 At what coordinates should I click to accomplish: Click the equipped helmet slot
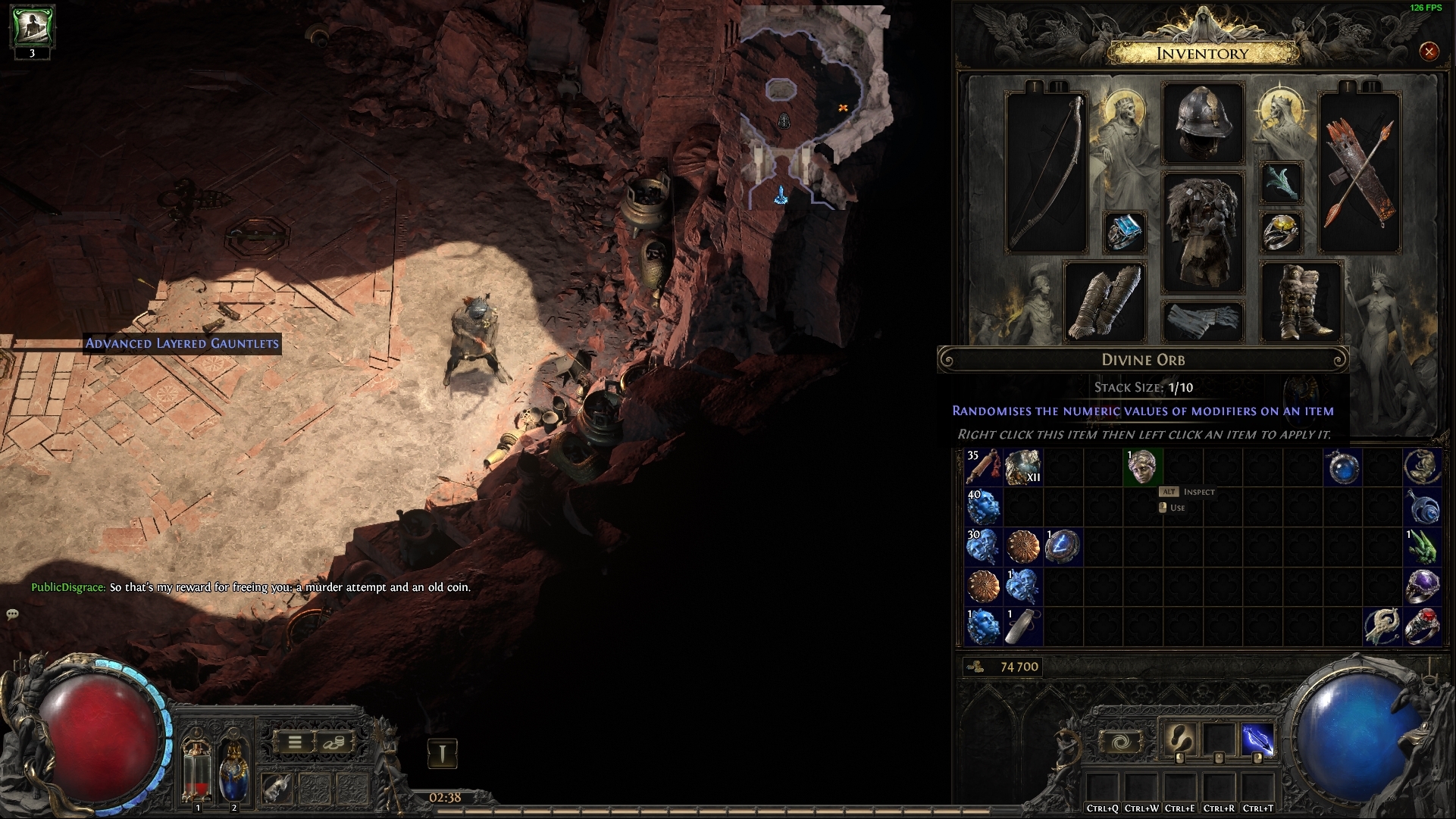[1203, 123]
